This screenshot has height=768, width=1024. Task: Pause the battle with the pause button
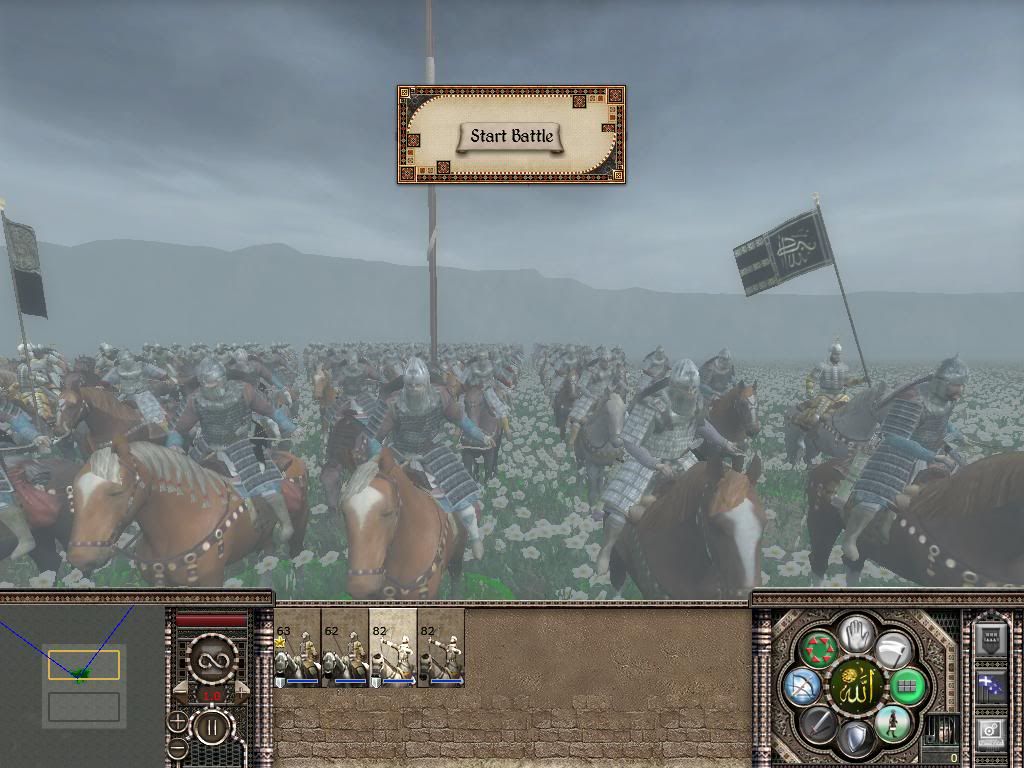point(210,727)
